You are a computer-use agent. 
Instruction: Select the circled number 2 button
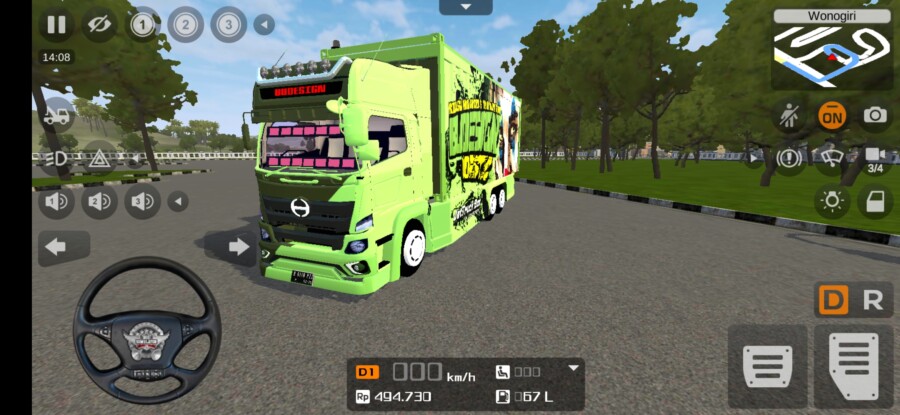pyautogui.click(x=185, y=24)
